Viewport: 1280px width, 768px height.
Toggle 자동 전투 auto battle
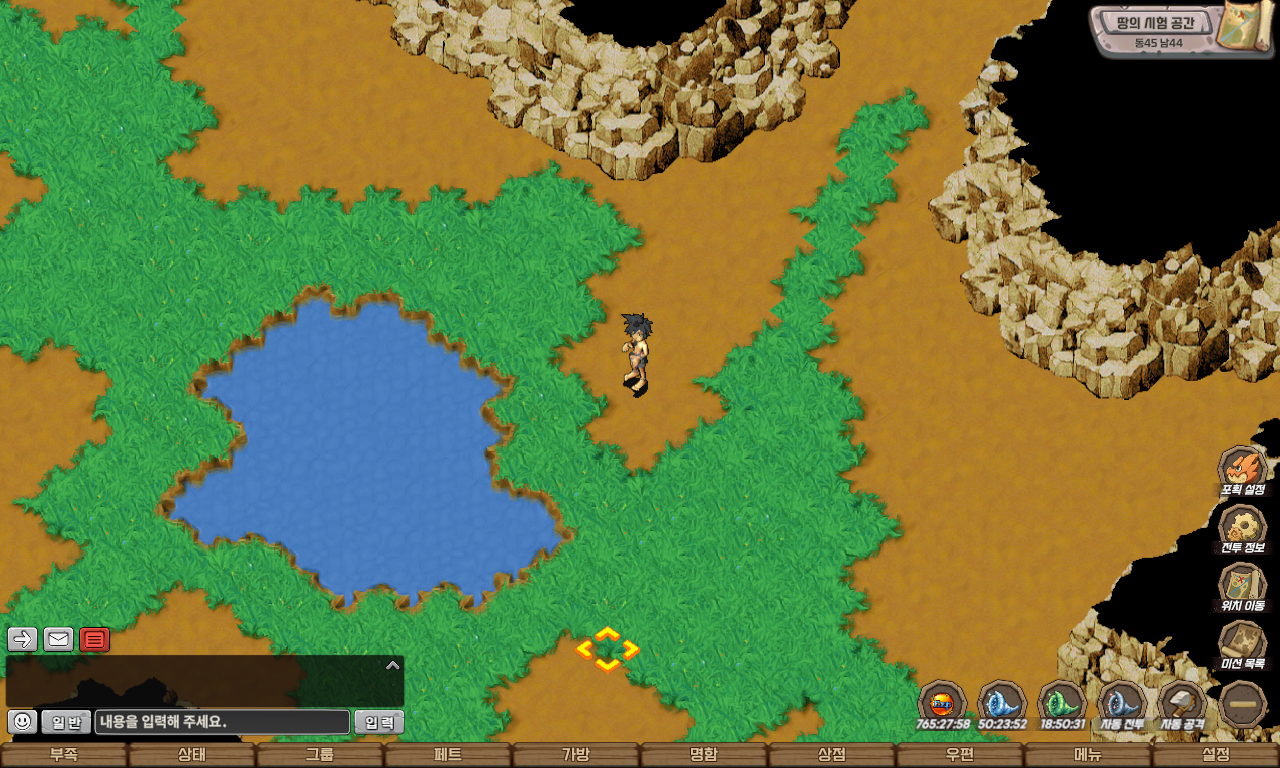pos(1122,704)
